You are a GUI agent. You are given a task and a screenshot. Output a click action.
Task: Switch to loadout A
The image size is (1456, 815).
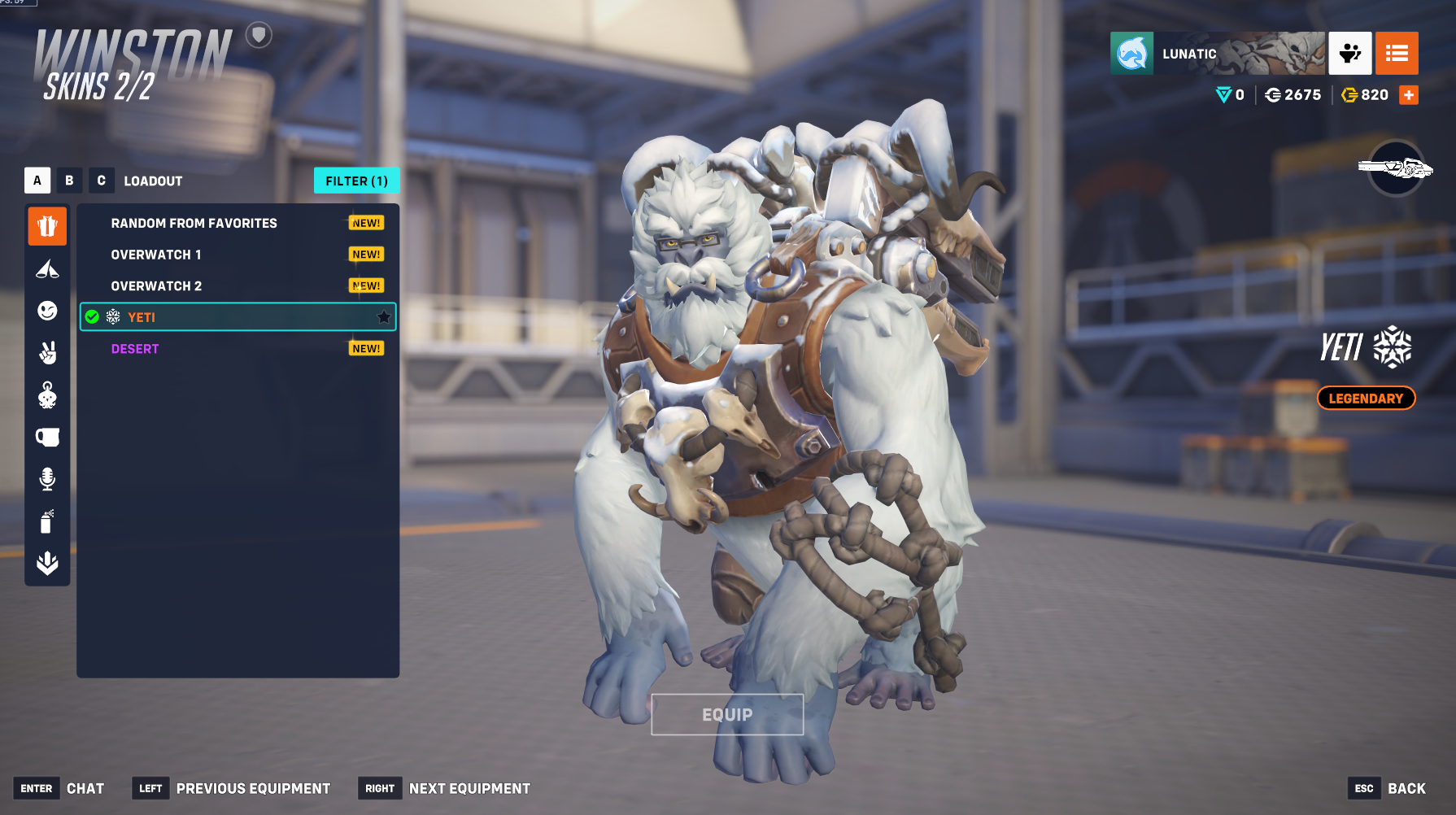tap(37, 181)
